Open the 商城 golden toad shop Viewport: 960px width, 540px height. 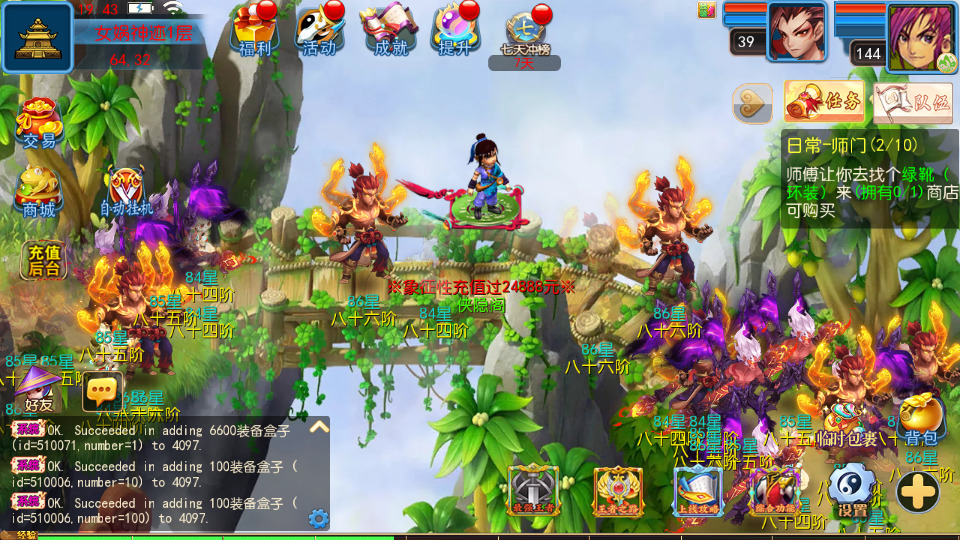click(39, 190)
